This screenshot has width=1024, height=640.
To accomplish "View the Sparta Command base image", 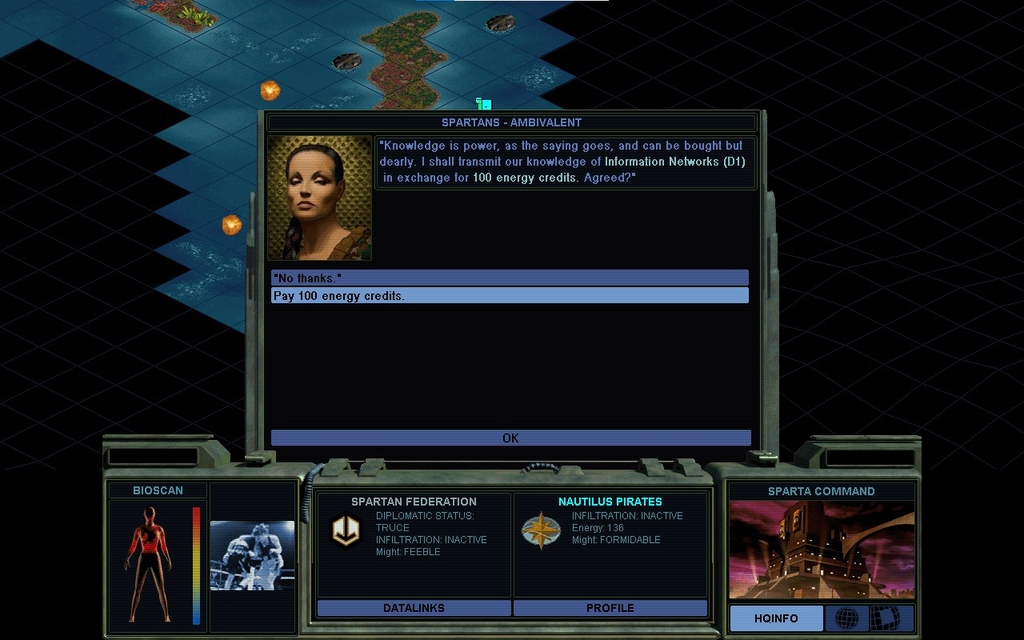I will [821, 550].
